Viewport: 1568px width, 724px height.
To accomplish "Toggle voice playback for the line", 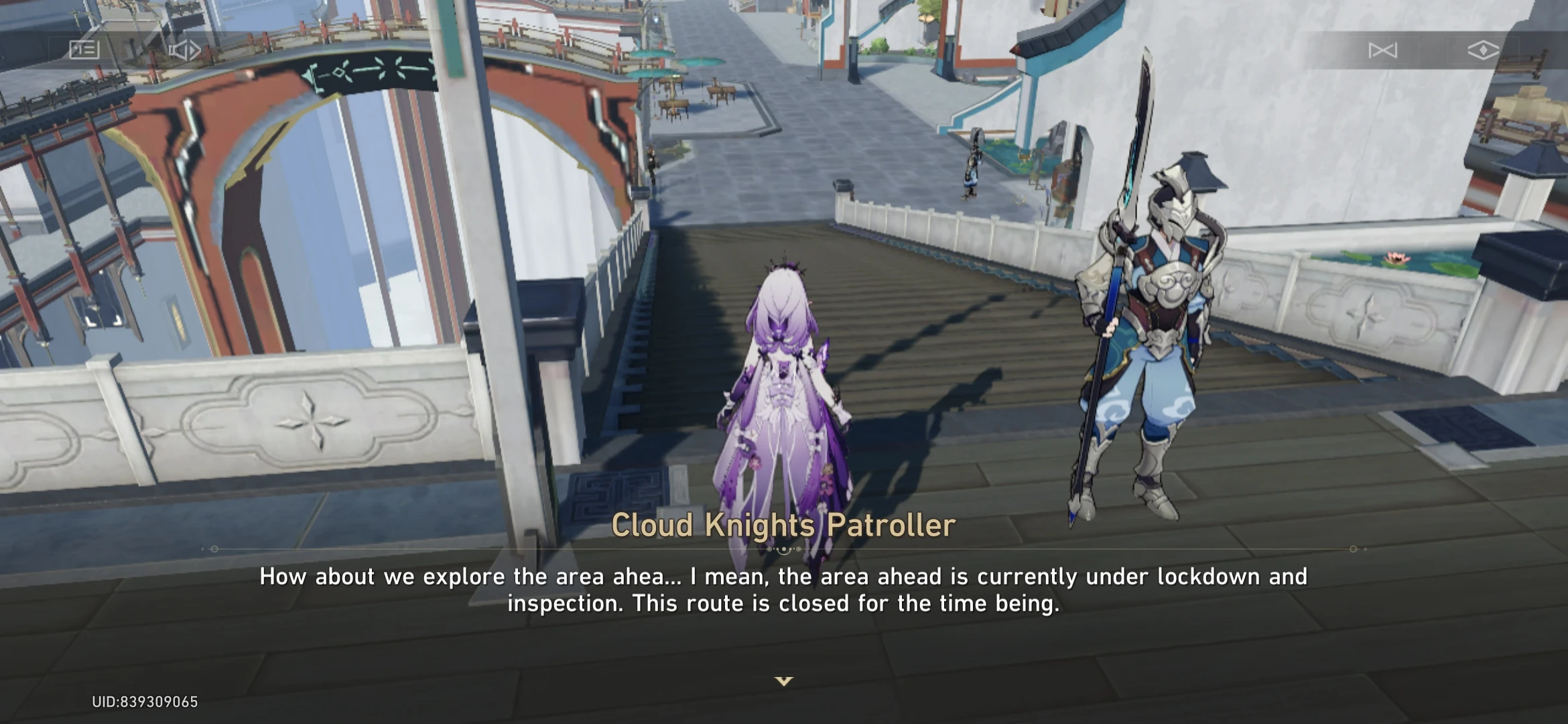I will pyautogui.click(x=186, y=49).
